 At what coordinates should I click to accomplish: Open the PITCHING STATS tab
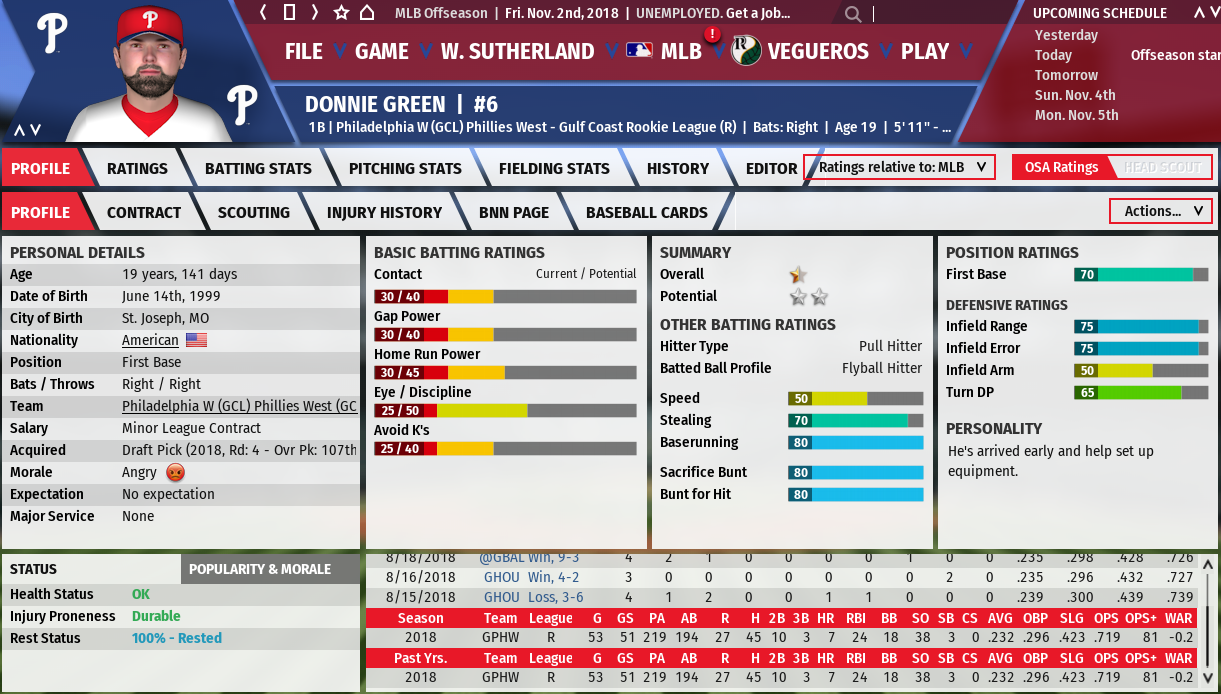pos(405,169)
